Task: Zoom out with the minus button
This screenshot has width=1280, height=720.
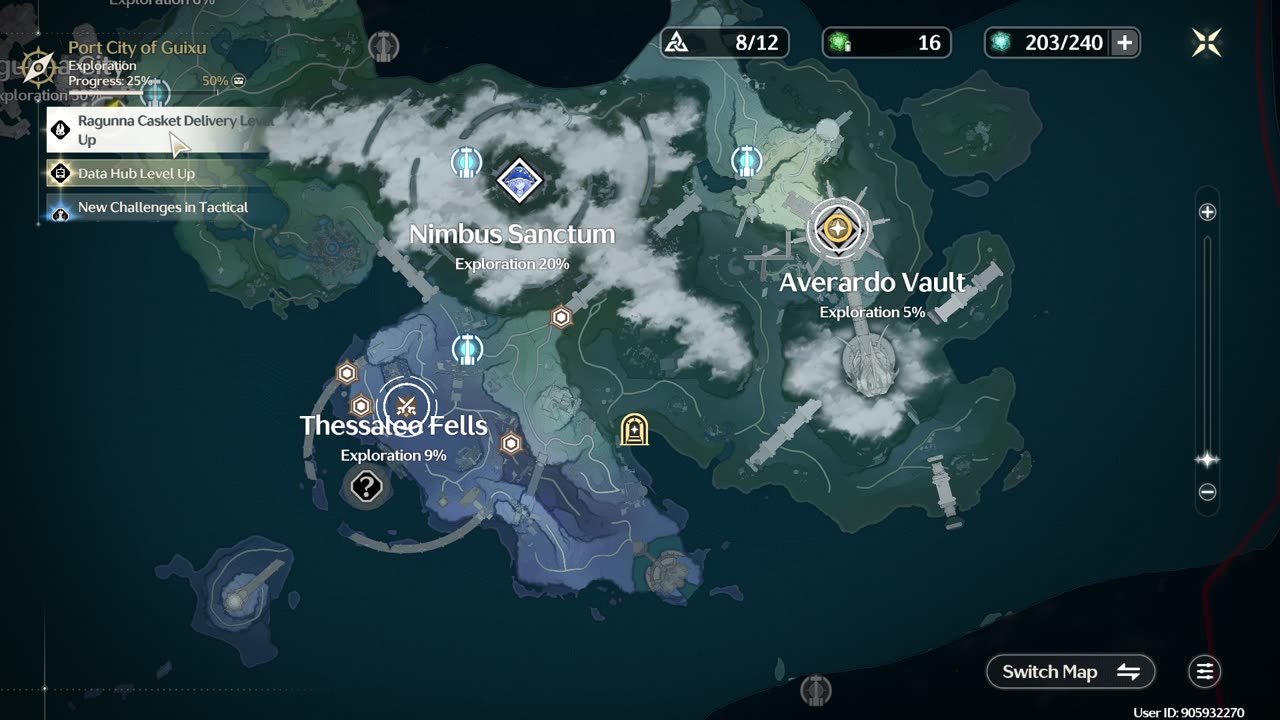Action: pos(1207,492)
